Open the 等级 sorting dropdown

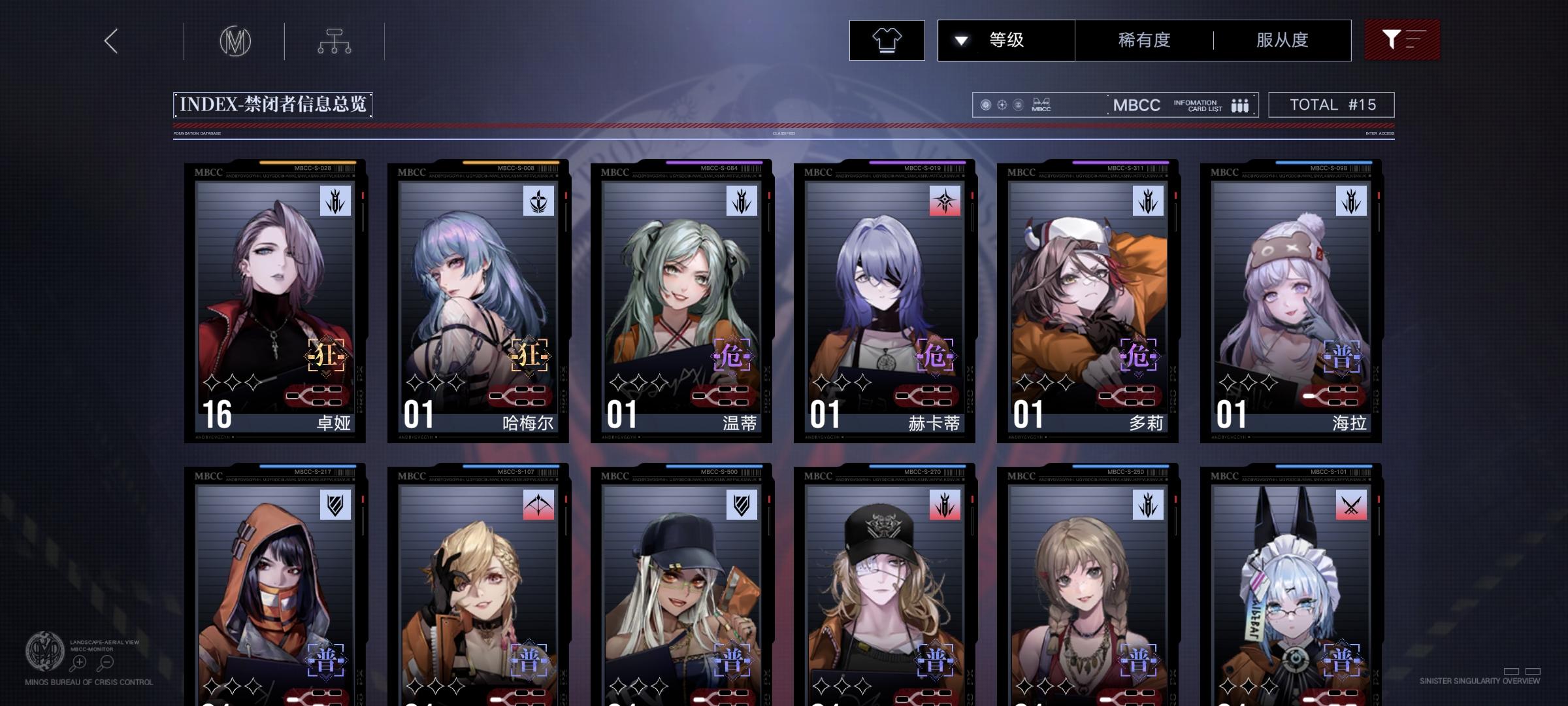(1006, 40)
